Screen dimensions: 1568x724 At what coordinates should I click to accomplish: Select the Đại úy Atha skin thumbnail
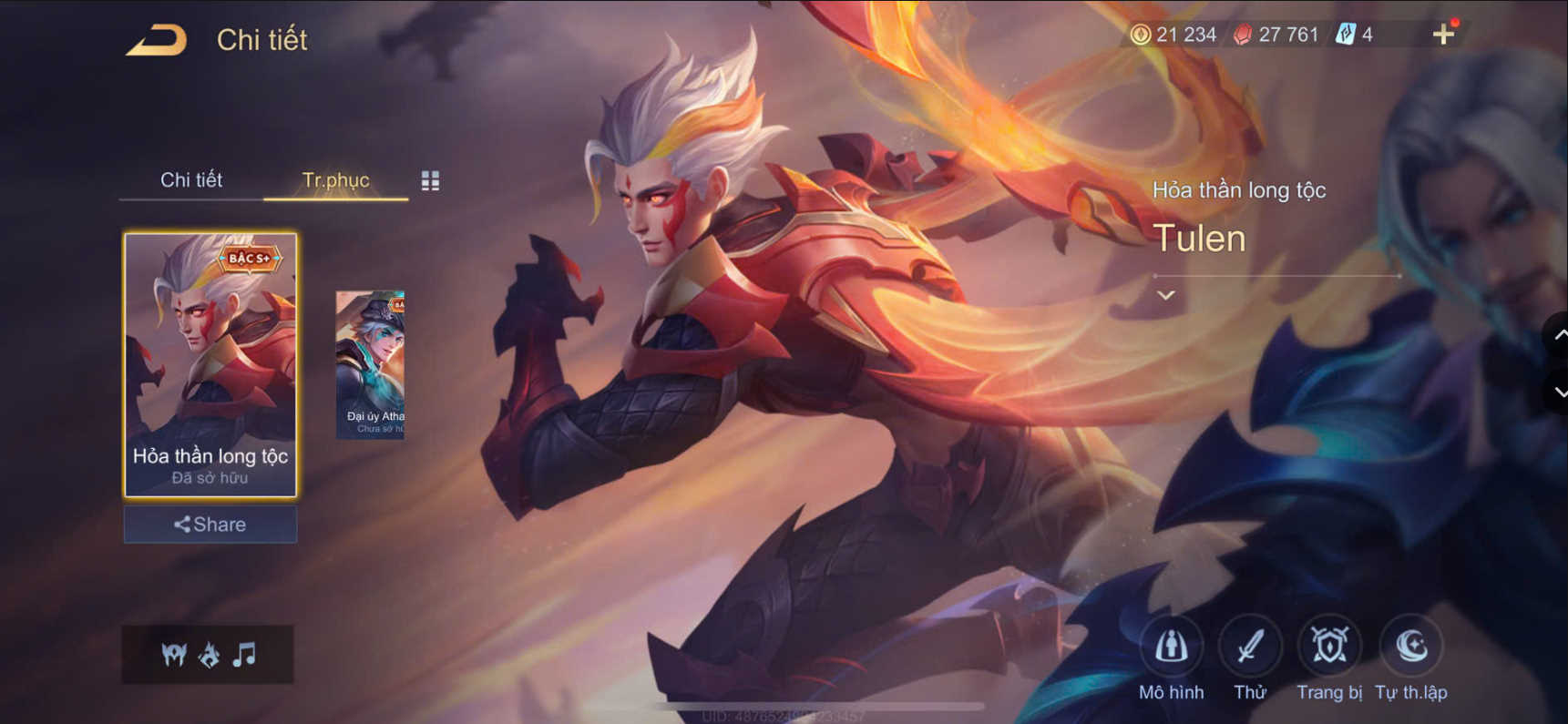click(369, 362)
